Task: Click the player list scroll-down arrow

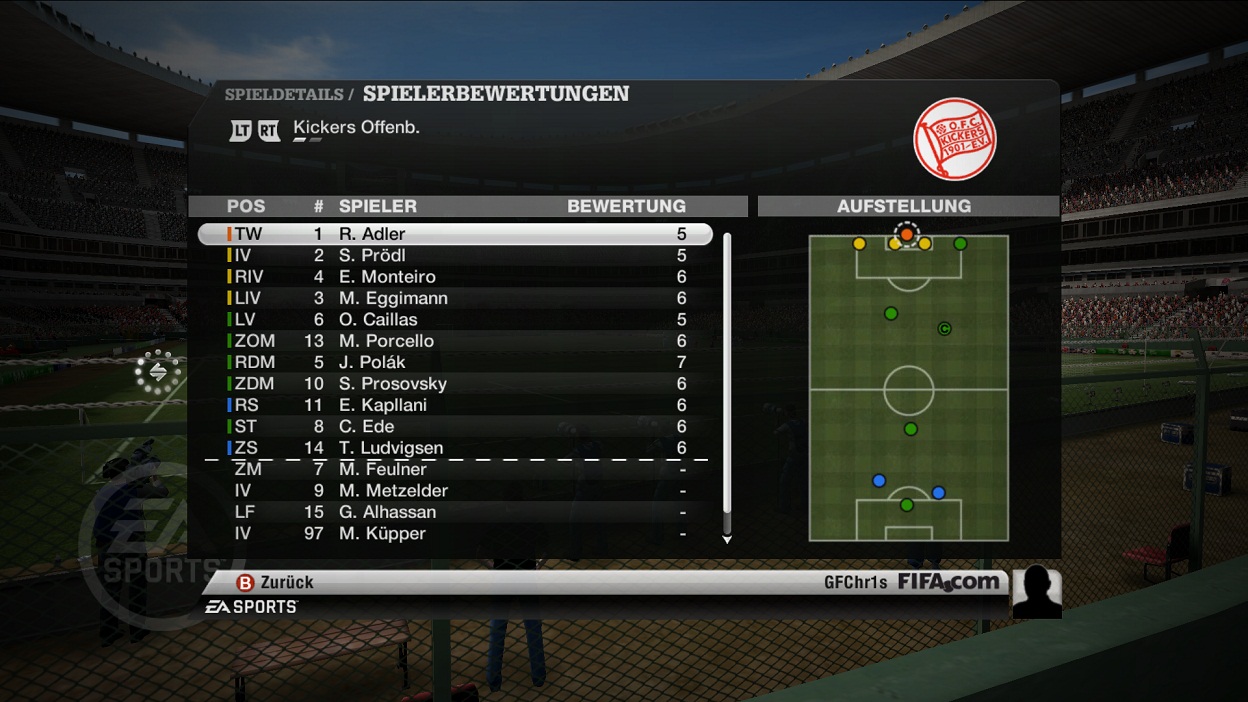Action: 727,540
